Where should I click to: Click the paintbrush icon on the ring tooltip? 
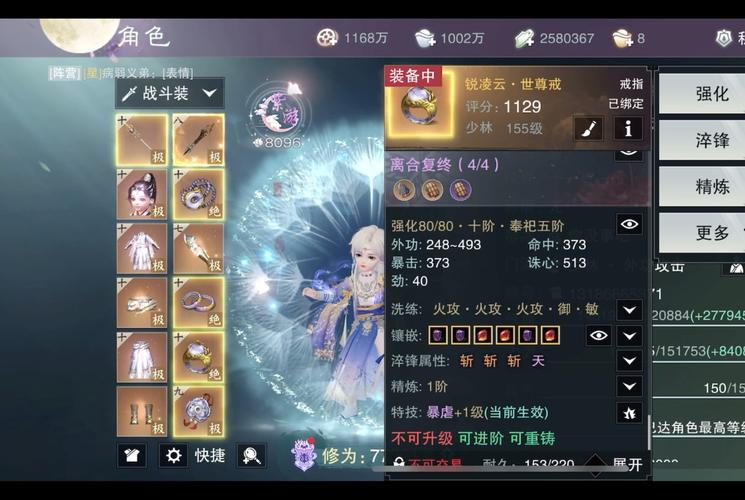(x=588, y=127)
